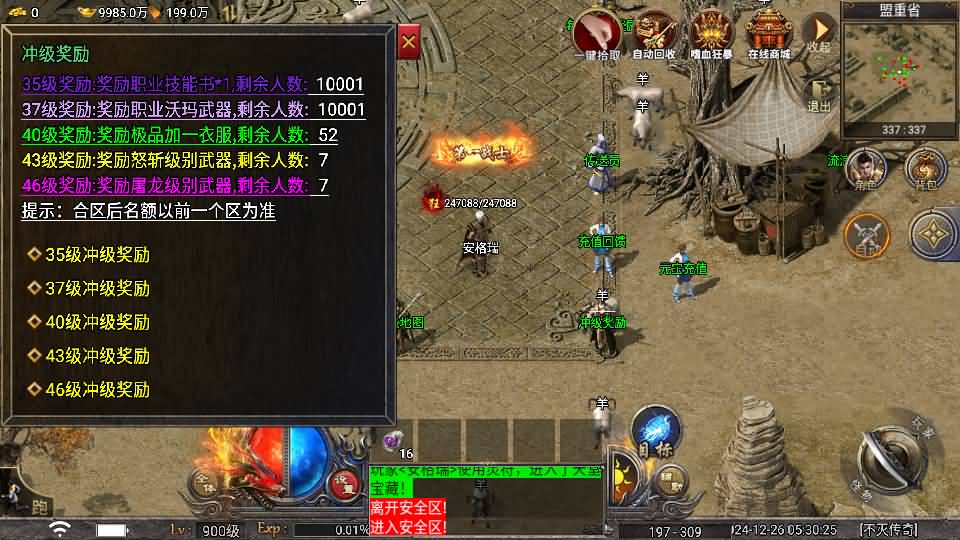Image resolution: width=960 pixels, height=540 pixels.
Task: Collapse the top icon row with 收起
Action: pos(819,31)
